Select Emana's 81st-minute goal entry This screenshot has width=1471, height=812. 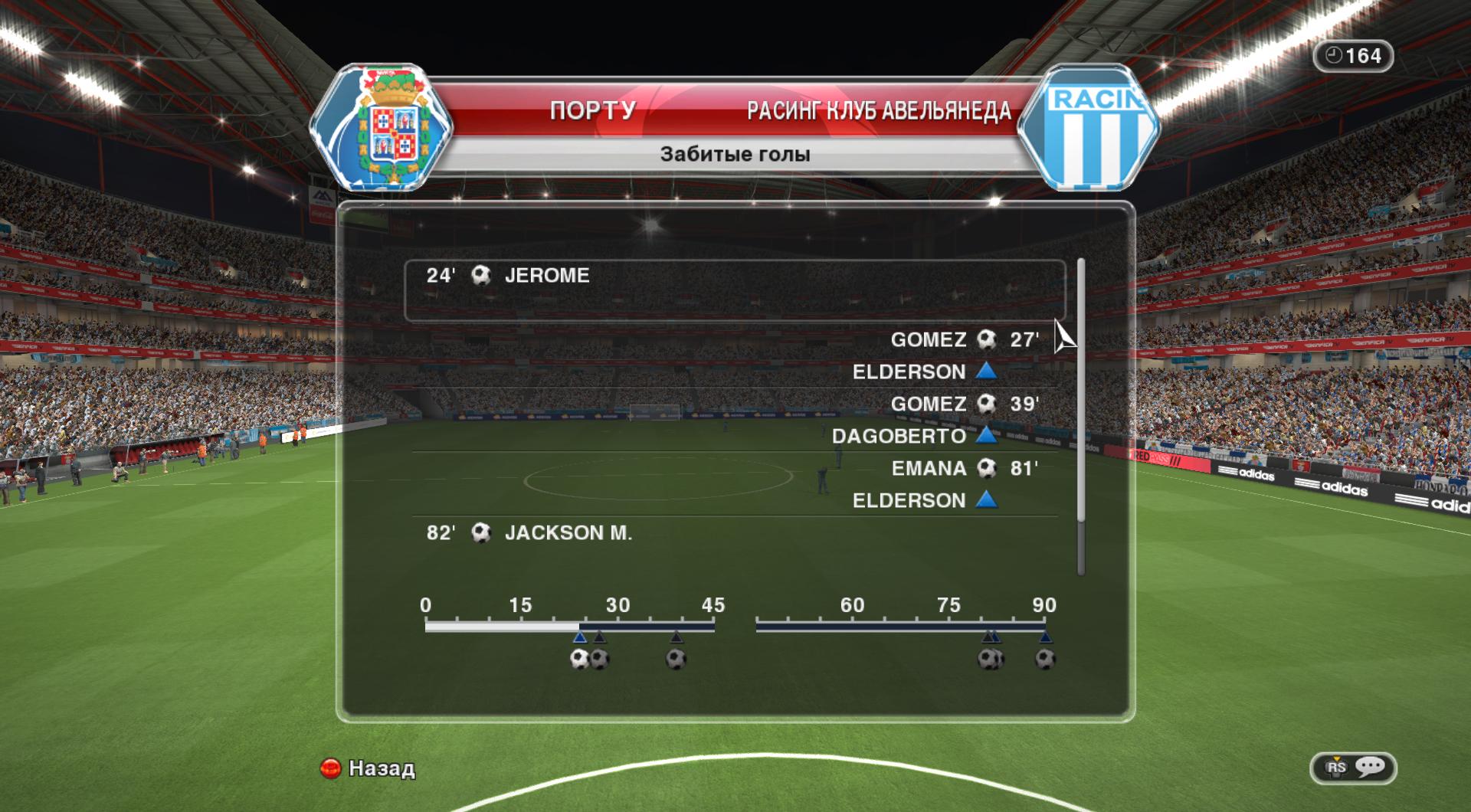tap(964, 469)
